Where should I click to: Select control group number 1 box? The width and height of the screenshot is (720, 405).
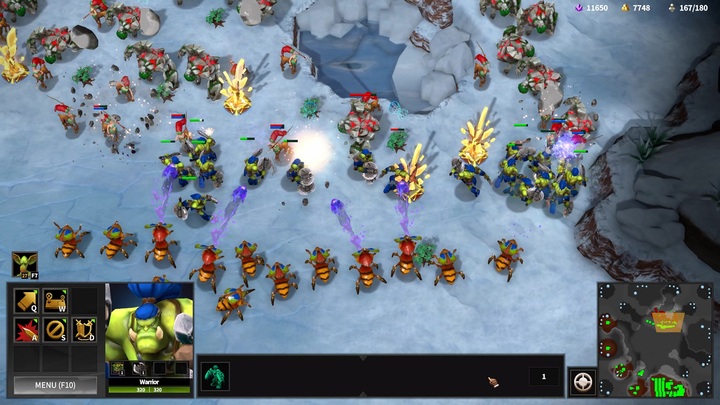543,376
